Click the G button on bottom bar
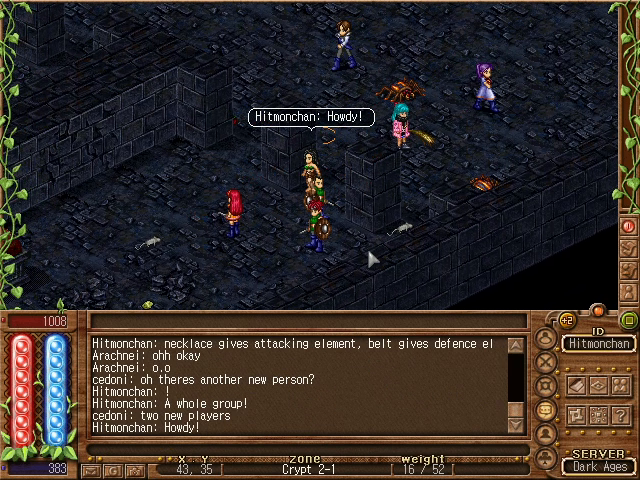The width and height of the screenshot is (640, 480). [x=113, y=471]
